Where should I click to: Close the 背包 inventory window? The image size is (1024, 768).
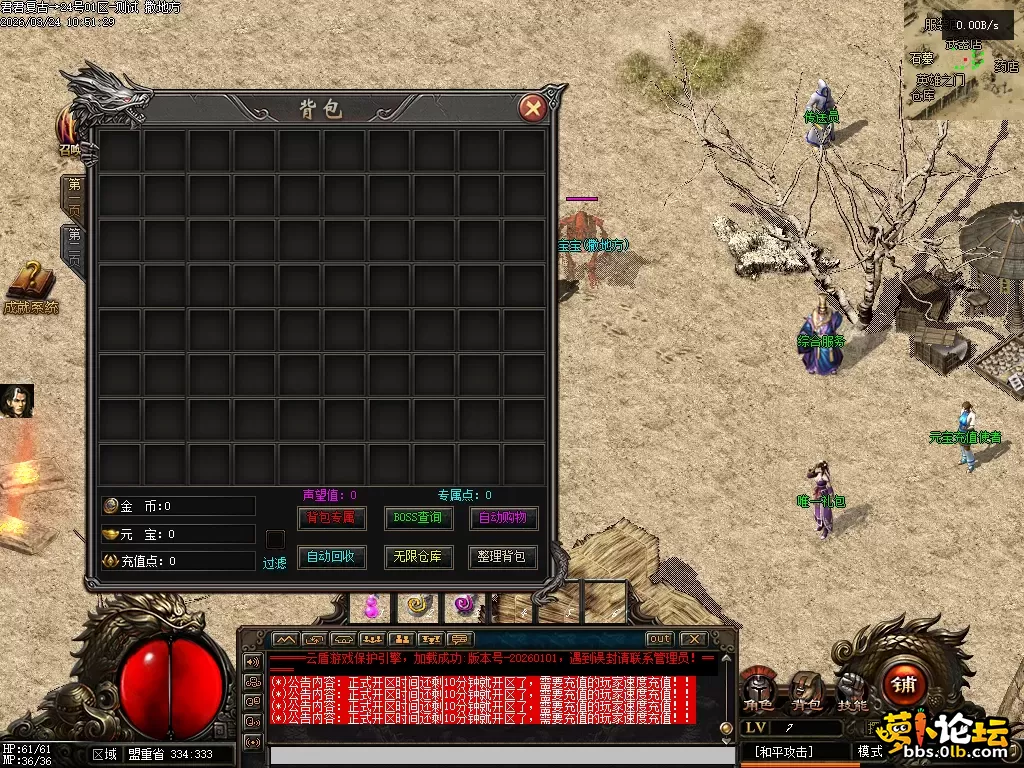(x=534, y=108)
